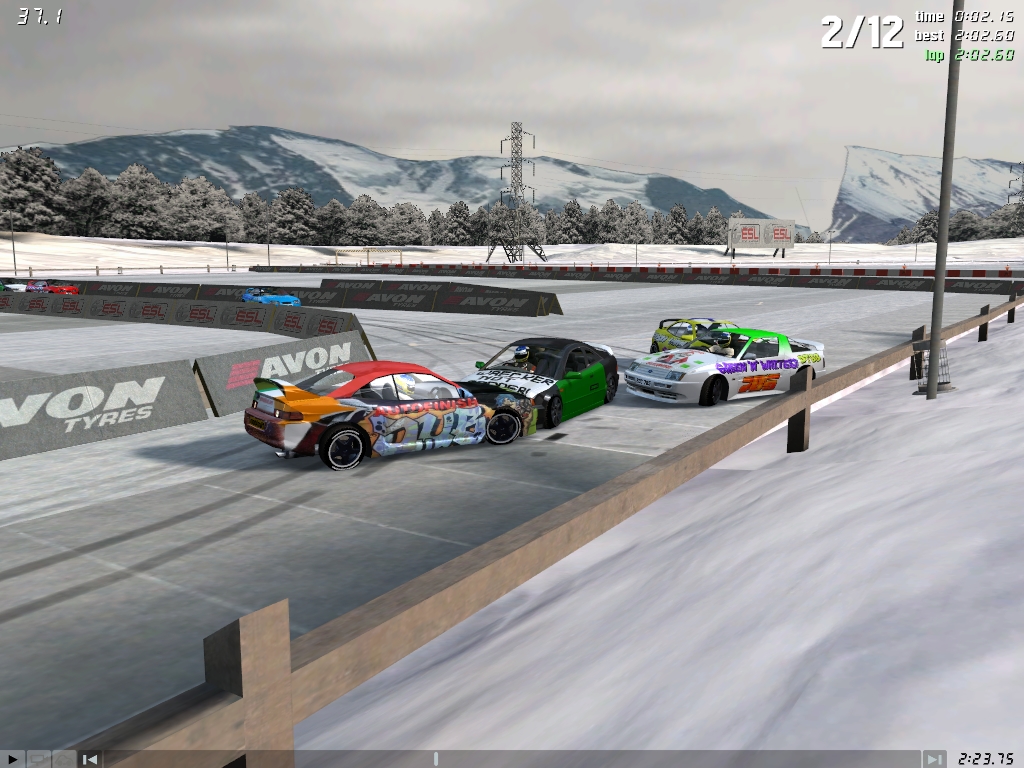The height and width of the screenshot is (768, 1024).
Task: Play the replay with the triangle button
Action: (12, 759)
